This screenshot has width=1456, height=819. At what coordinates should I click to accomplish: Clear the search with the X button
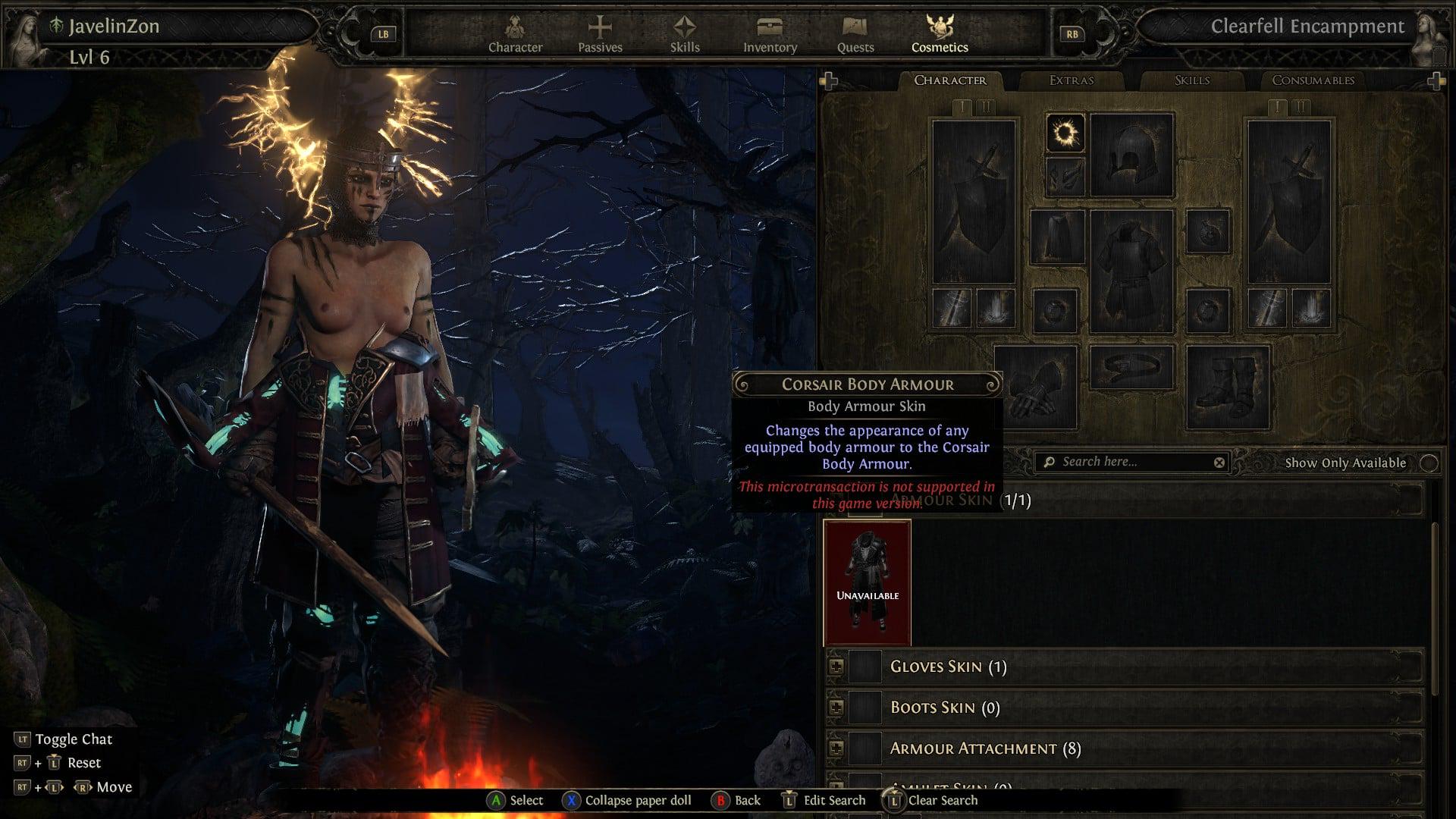point(1219,463)
